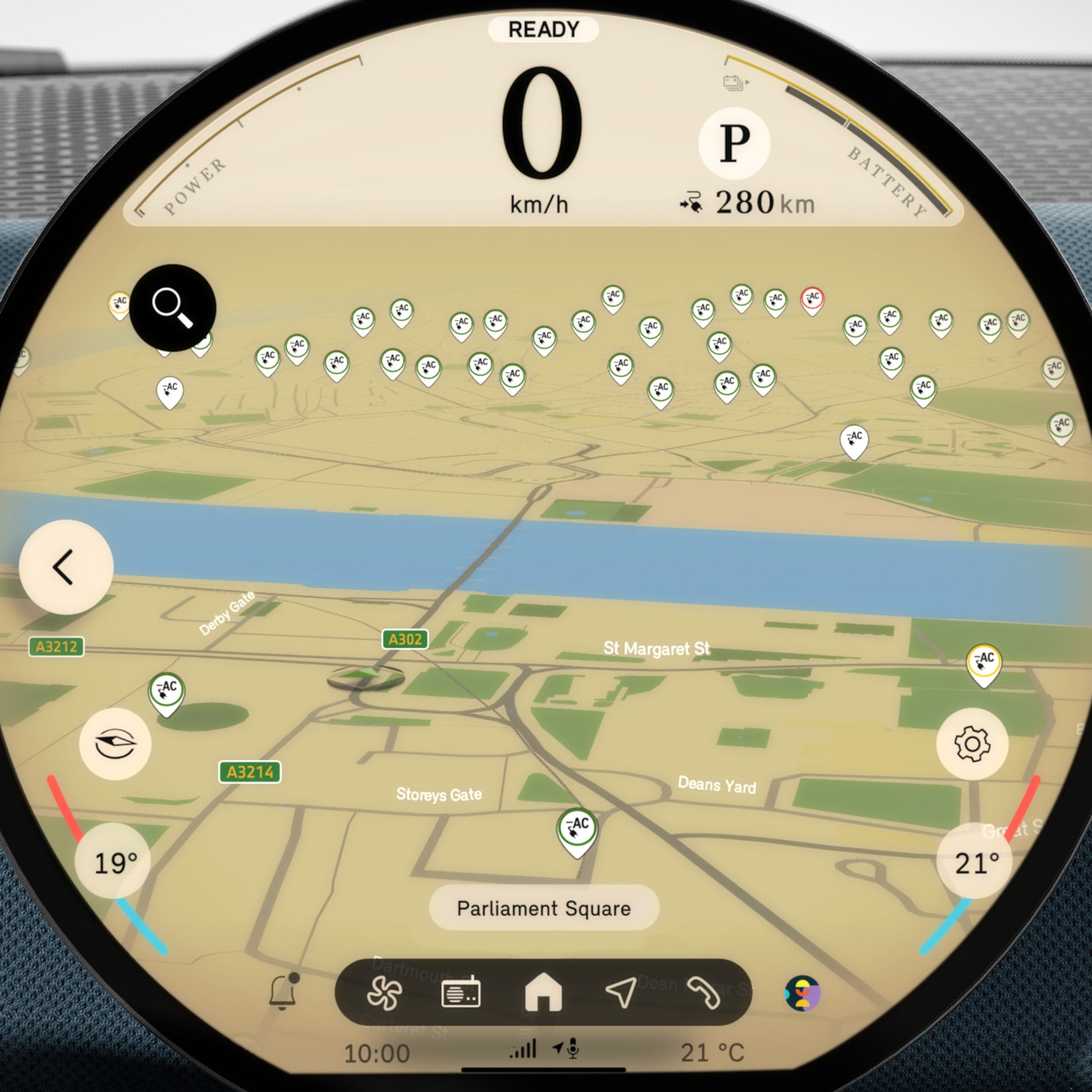1092x1092 pixels.
Task: Open the user profile avatar
Action: (802, 993)
